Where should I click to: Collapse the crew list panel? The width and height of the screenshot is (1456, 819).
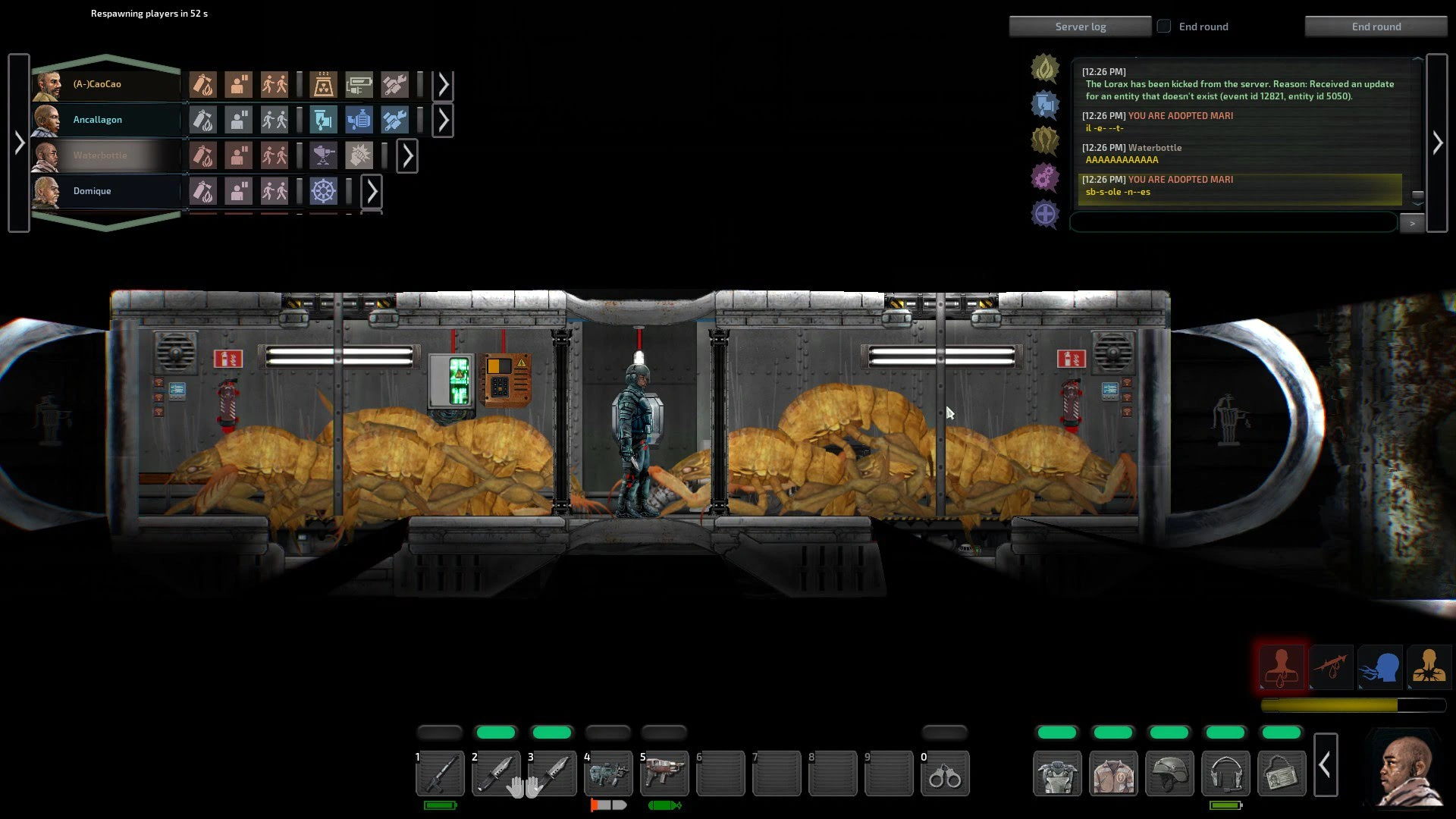point(19,143)
